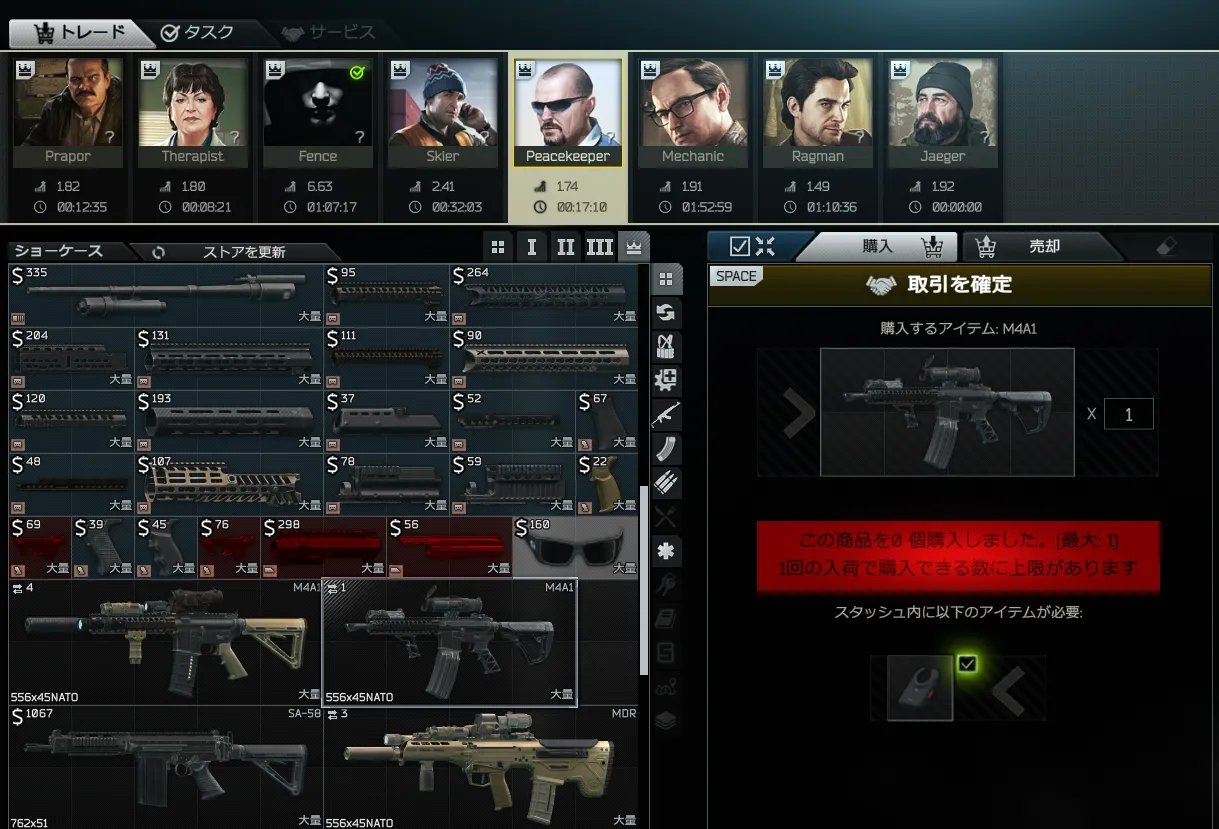Screen dimensions: 1219x829
Task: Open Jaeger's trader shop
Action: [942, 111]
